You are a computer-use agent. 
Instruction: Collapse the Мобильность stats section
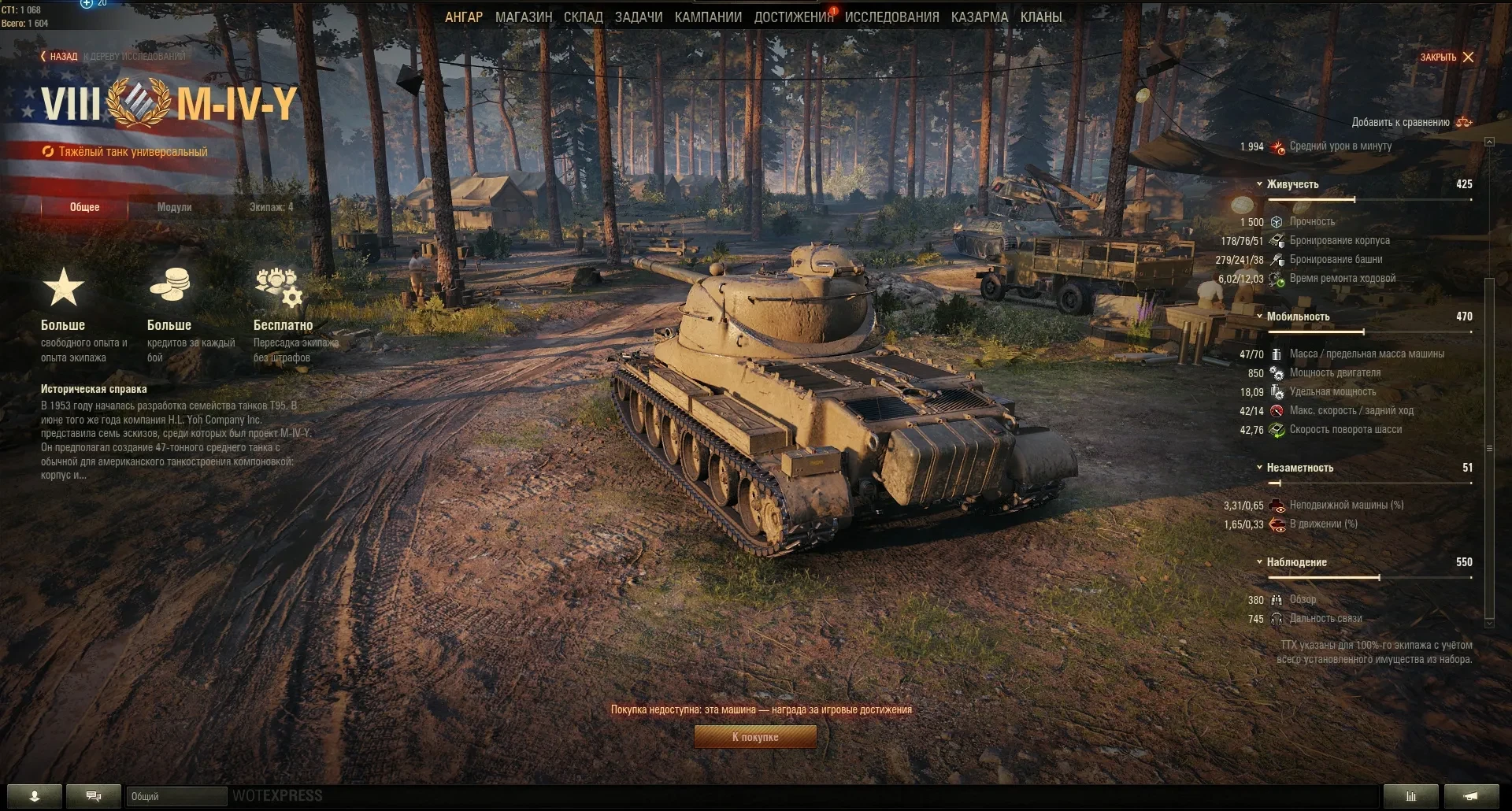pos(1297,317)
